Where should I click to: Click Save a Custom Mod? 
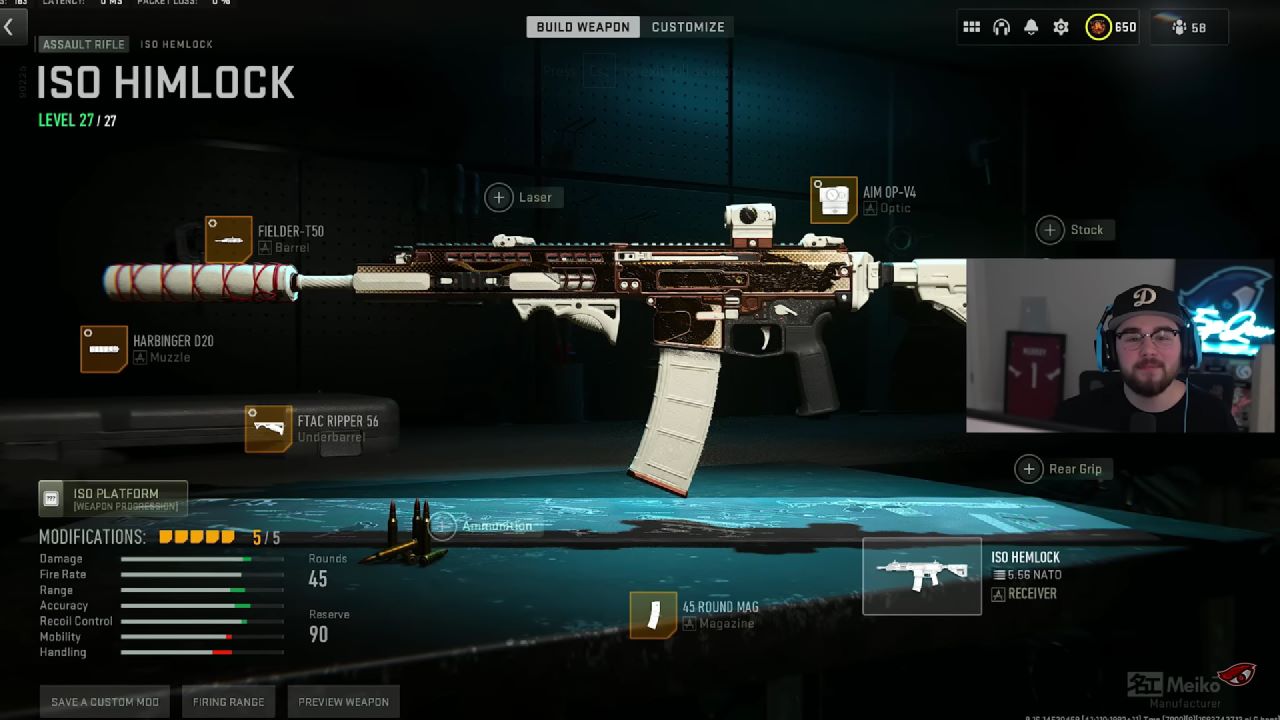[105, 702]
